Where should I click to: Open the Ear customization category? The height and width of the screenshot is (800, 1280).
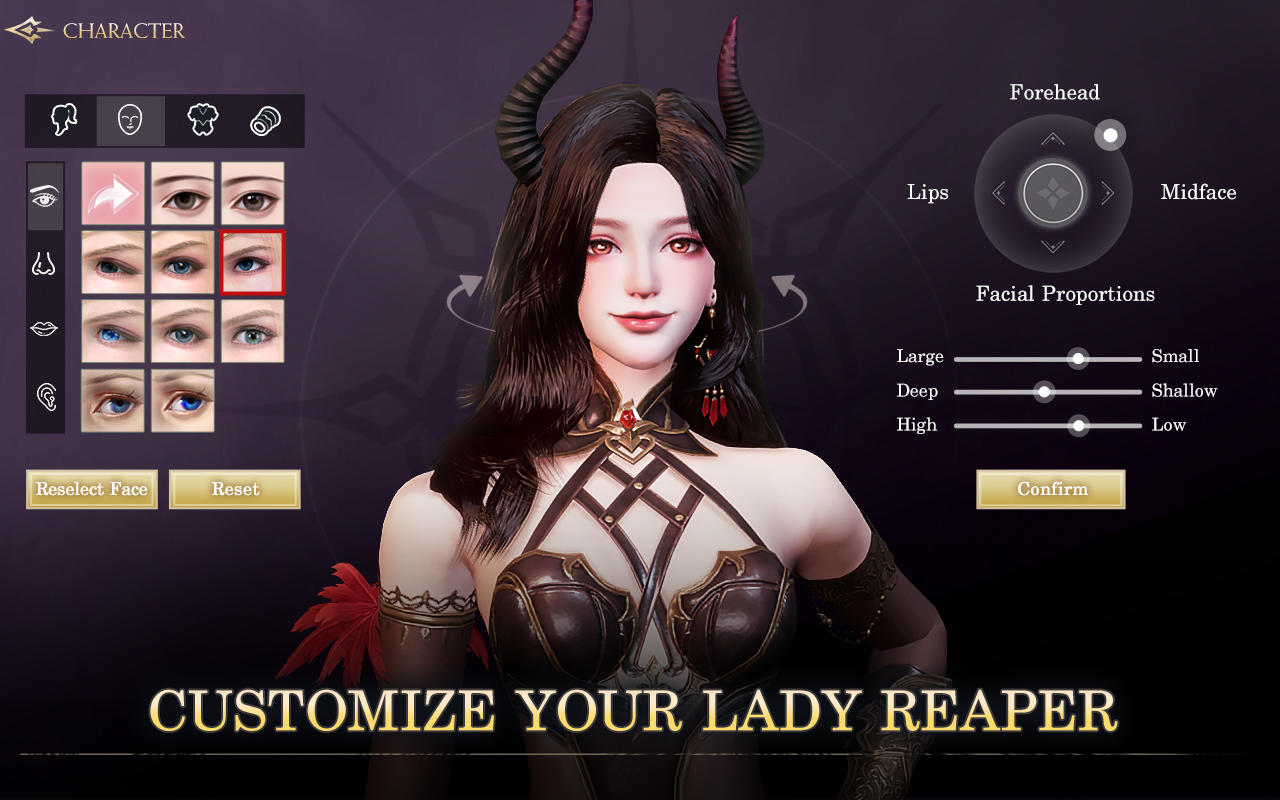coord(44,396)
